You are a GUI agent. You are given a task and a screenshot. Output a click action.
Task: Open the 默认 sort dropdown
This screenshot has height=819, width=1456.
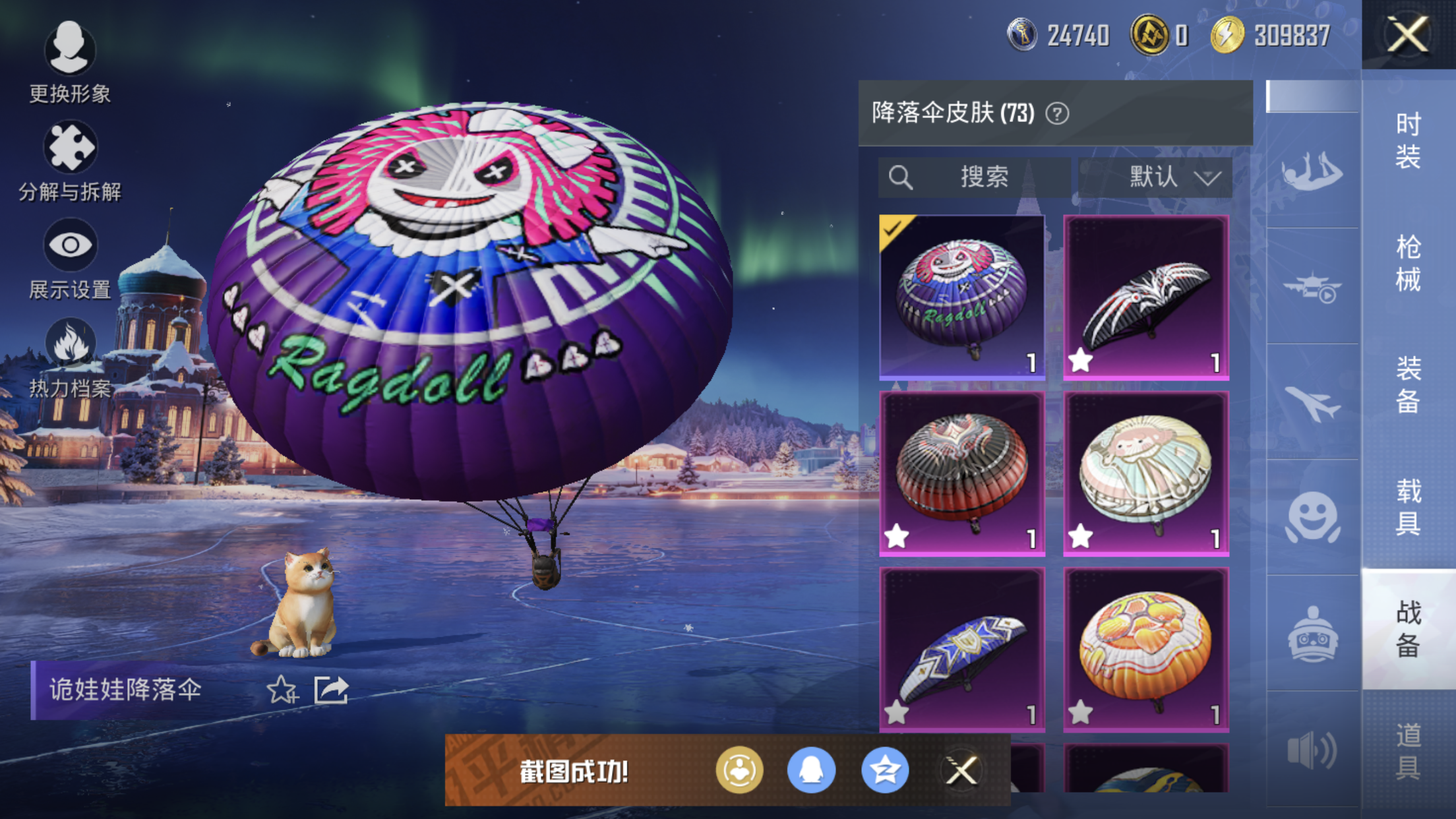[x=1155, y=177]
